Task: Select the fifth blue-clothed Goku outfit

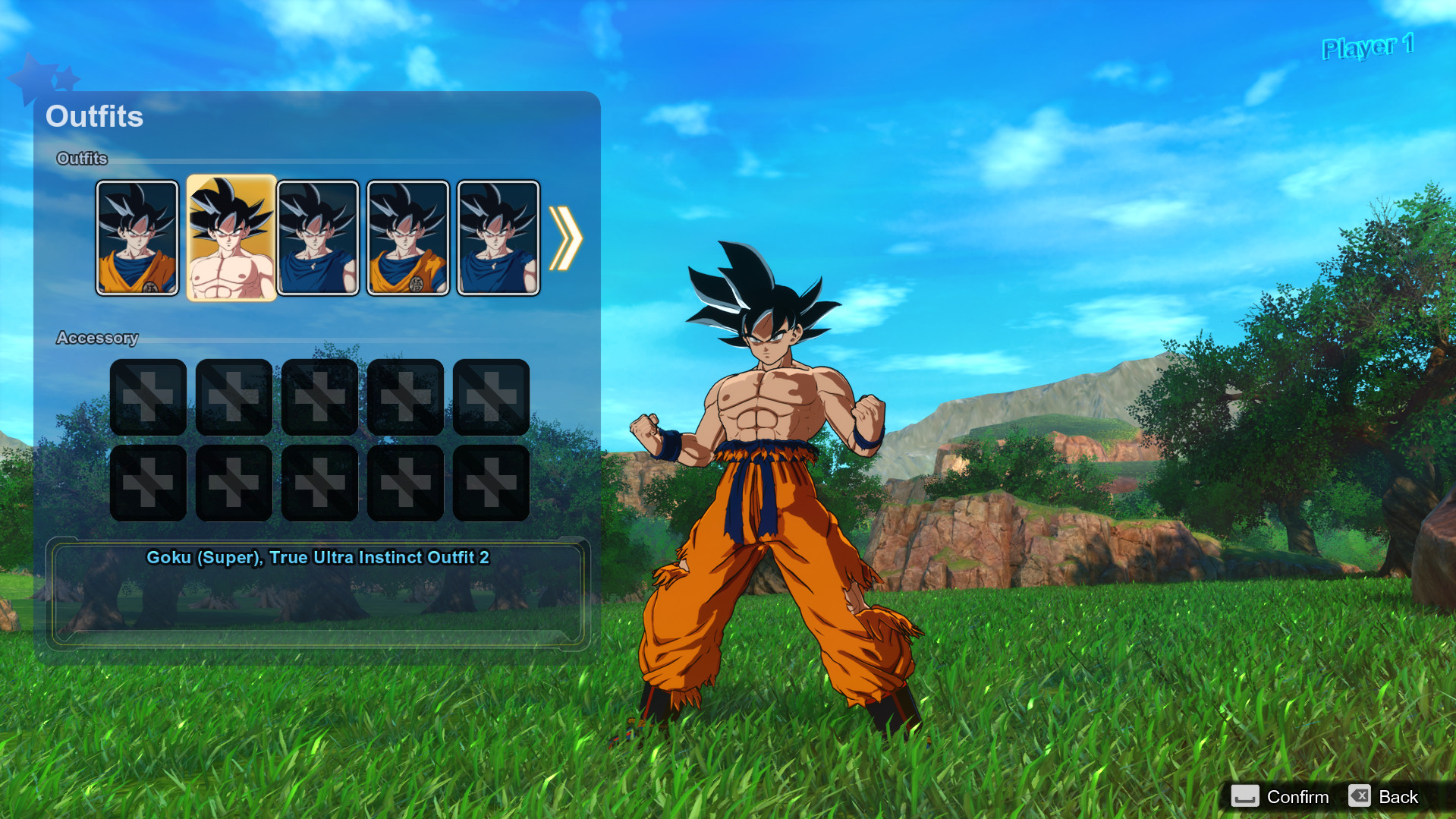Action: point(497,237)
